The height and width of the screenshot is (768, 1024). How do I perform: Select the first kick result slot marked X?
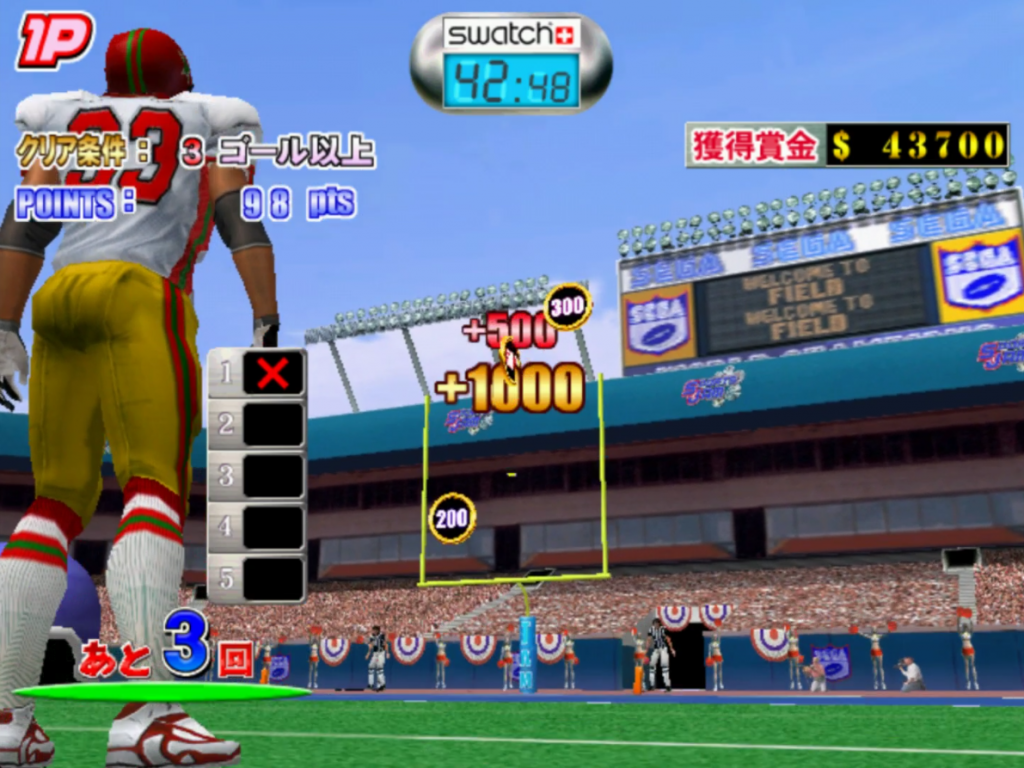(x=272, y=373)
